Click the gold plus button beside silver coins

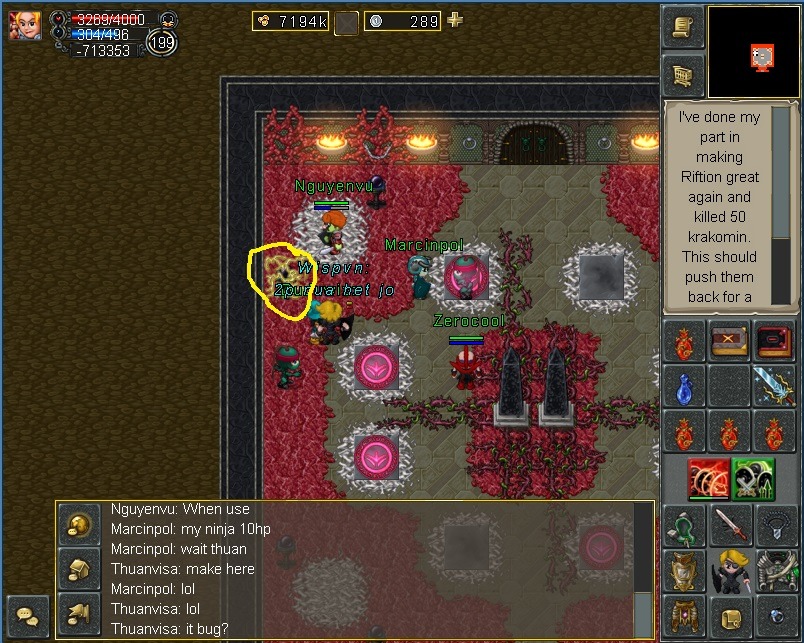tap(455, 20)
